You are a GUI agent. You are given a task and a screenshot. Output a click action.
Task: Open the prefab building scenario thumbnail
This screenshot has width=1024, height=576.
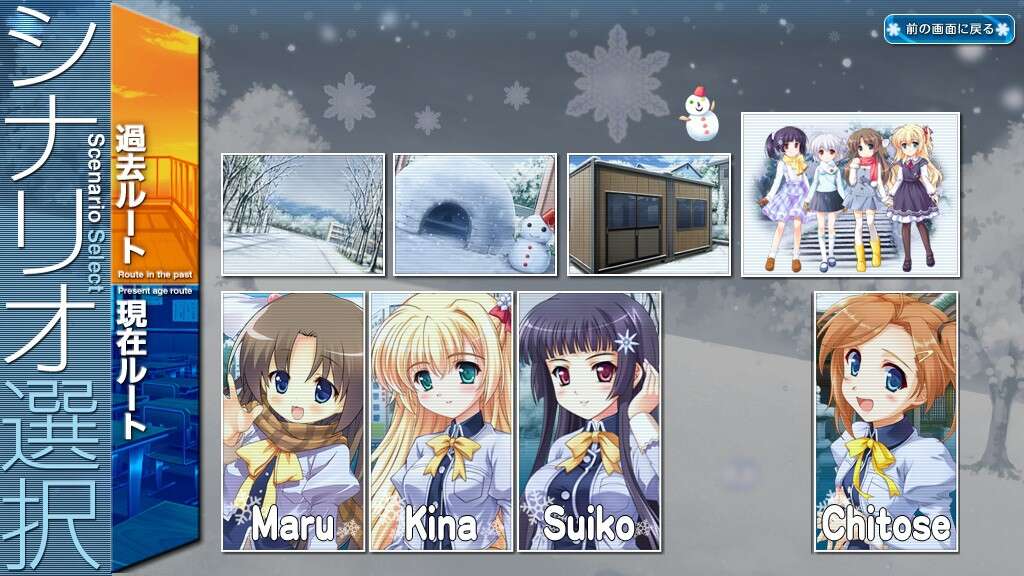coord(648,214)
